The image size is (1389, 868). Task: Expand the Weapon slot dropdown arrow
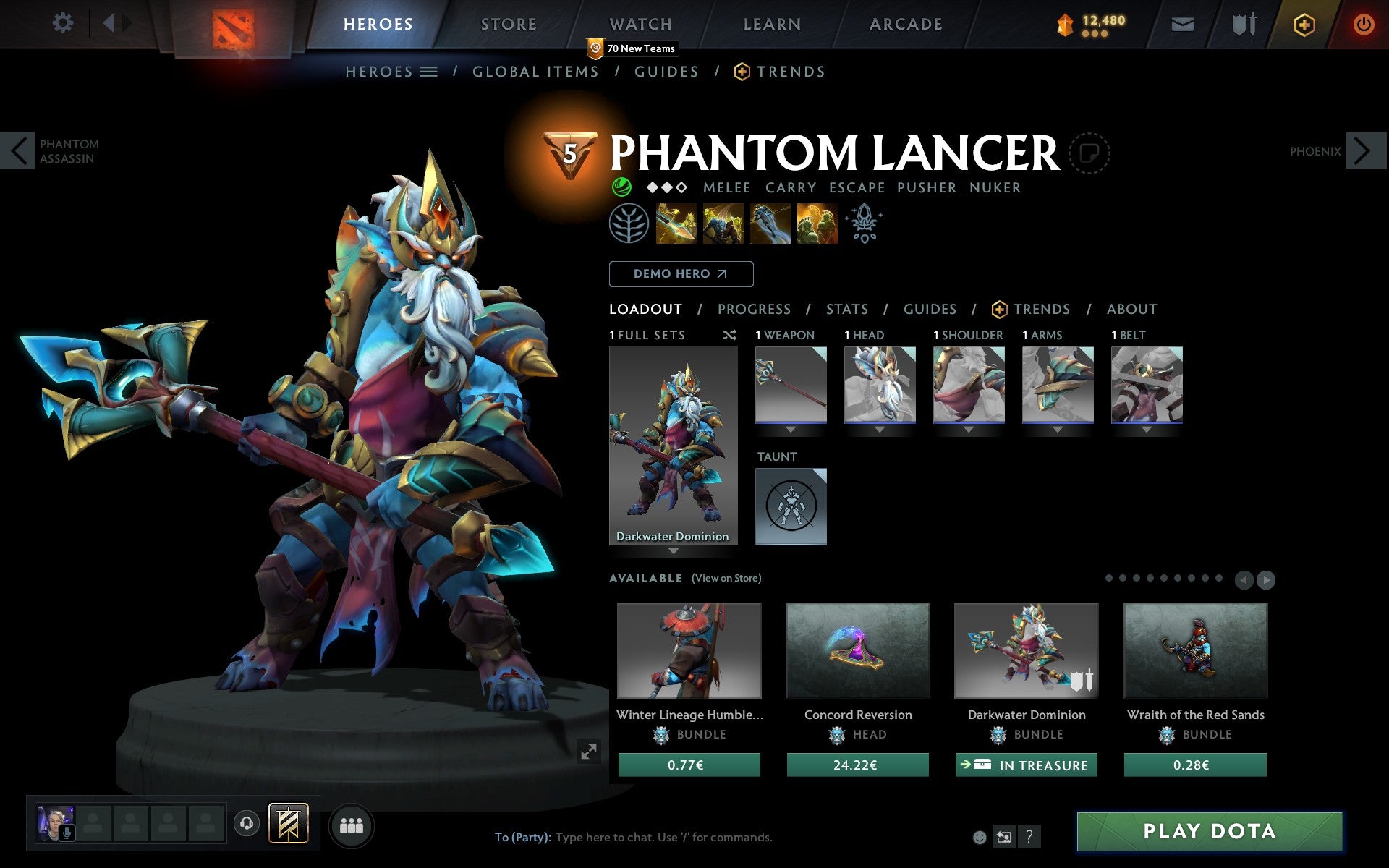tap(791, 428)
